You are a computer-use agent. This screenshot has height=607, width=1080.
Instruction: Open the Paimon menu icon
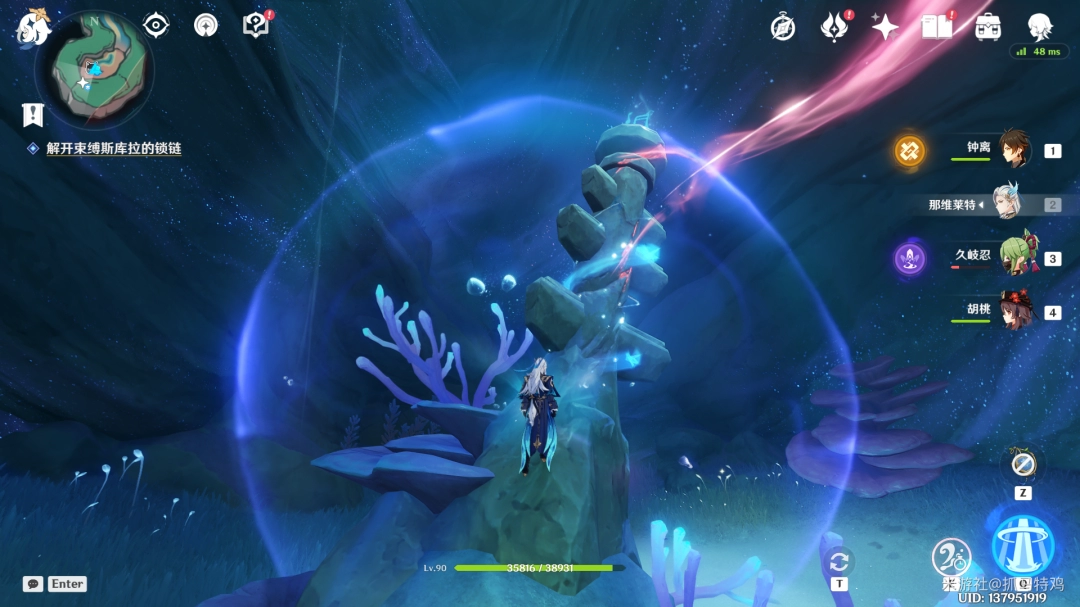tap(33, 28)
